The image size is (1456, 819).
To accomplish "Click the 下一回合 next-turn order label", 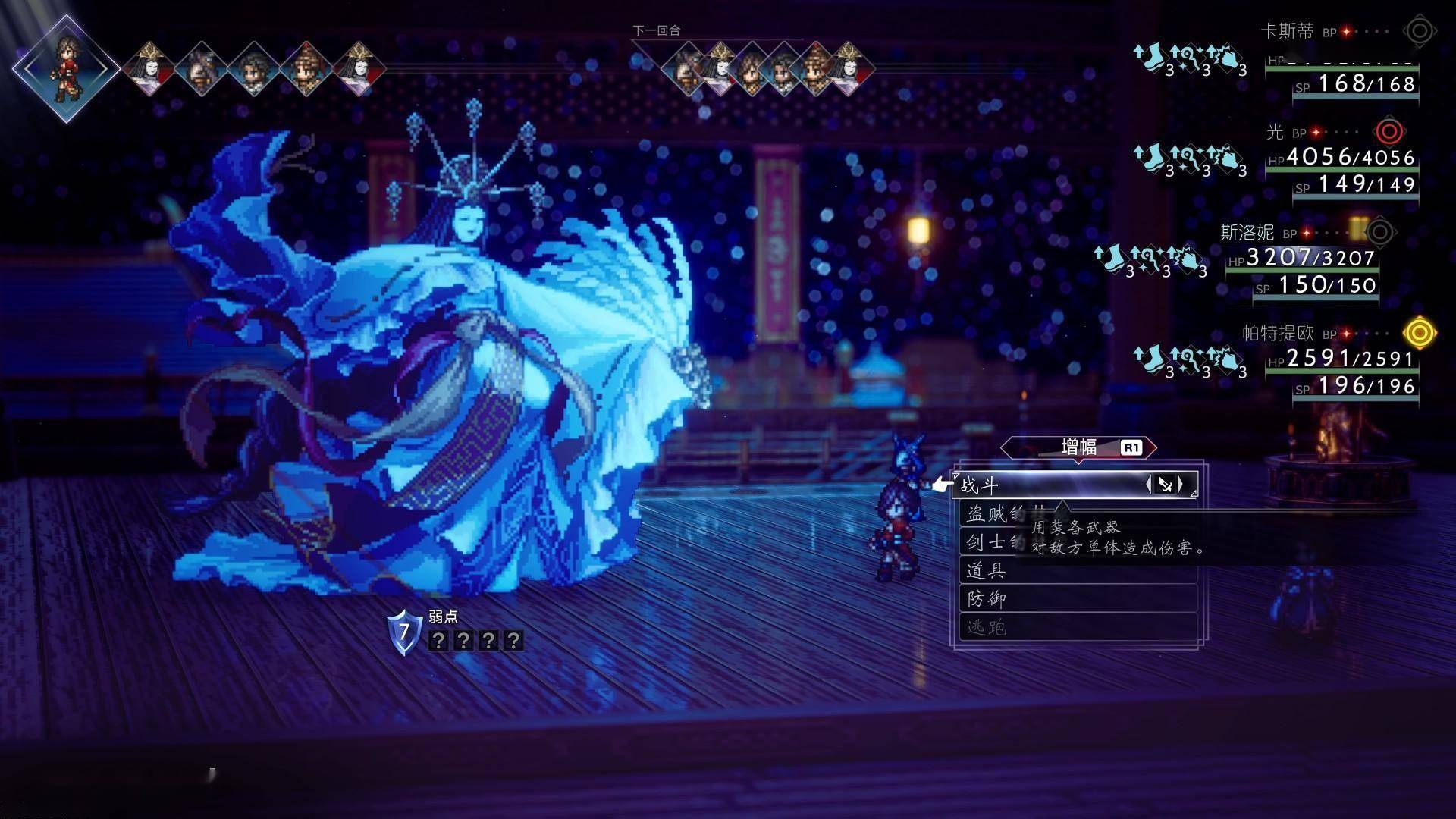I will coord(657,30).
